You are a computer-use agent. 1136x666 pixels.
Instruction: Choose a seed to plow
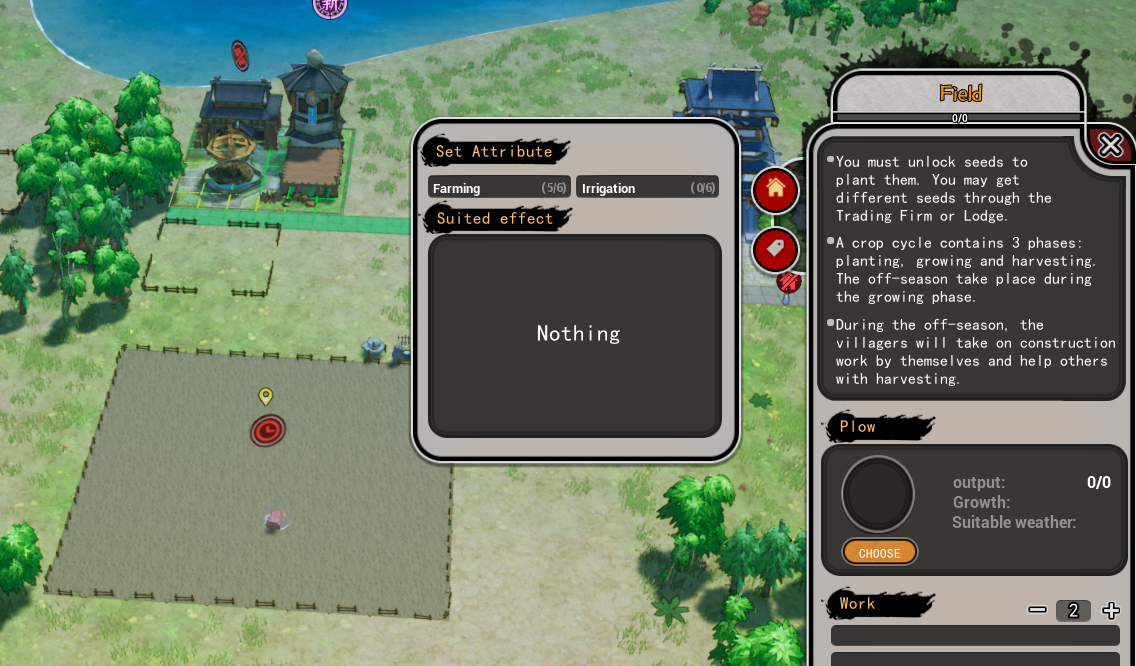(x=879, y=553)
